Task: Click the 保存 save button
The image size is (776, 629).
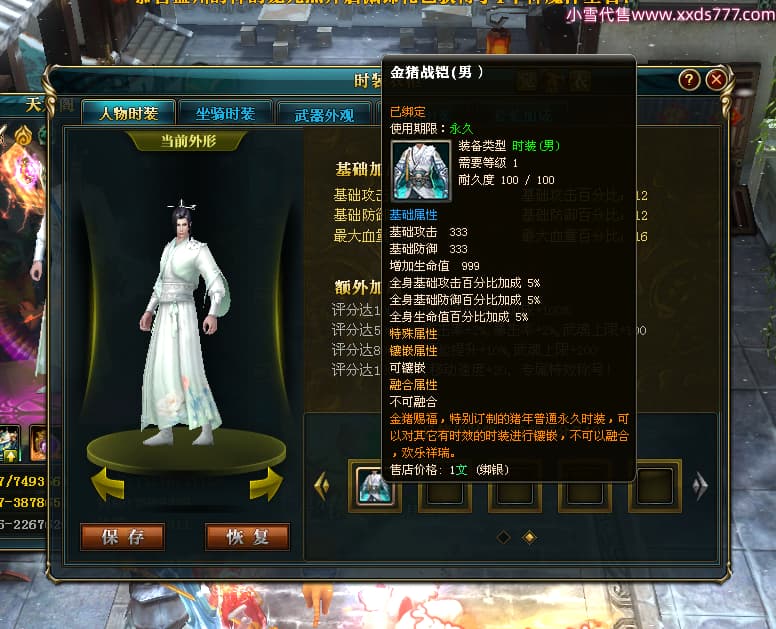Action: coord(122,537)
